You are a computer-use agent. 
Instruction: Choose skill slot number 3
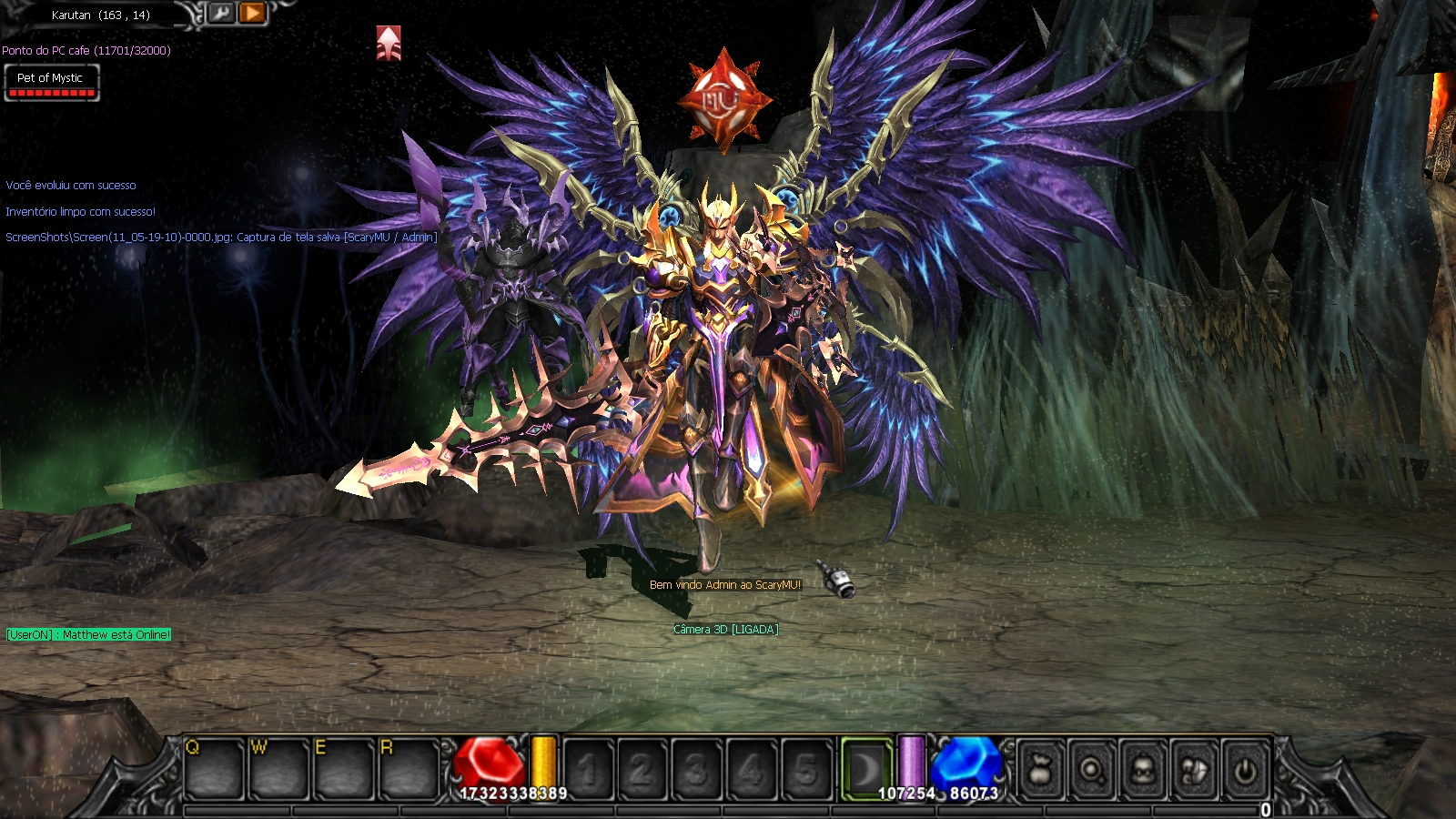[x=697, y=770]
